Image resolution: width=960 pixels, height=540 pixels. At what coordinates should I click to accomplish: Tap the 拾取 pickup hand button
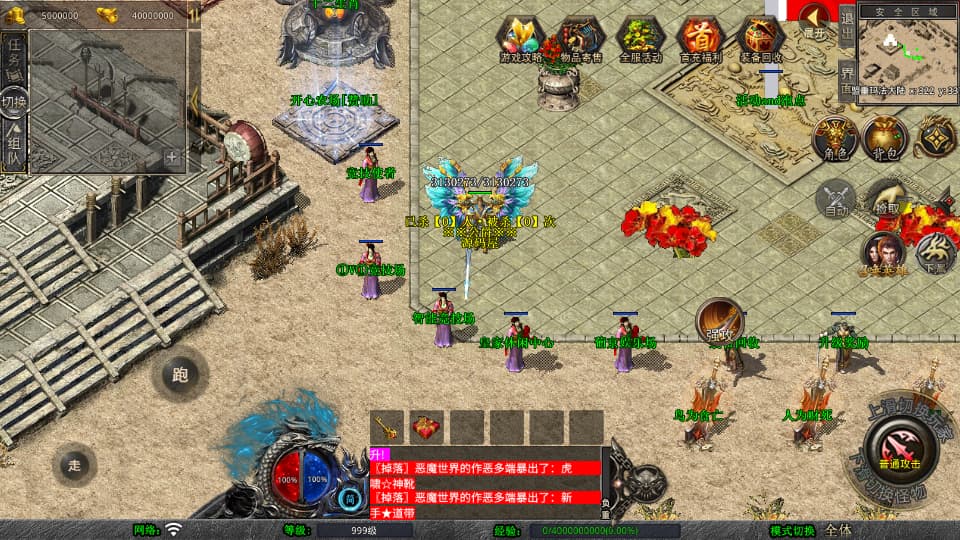886,197
